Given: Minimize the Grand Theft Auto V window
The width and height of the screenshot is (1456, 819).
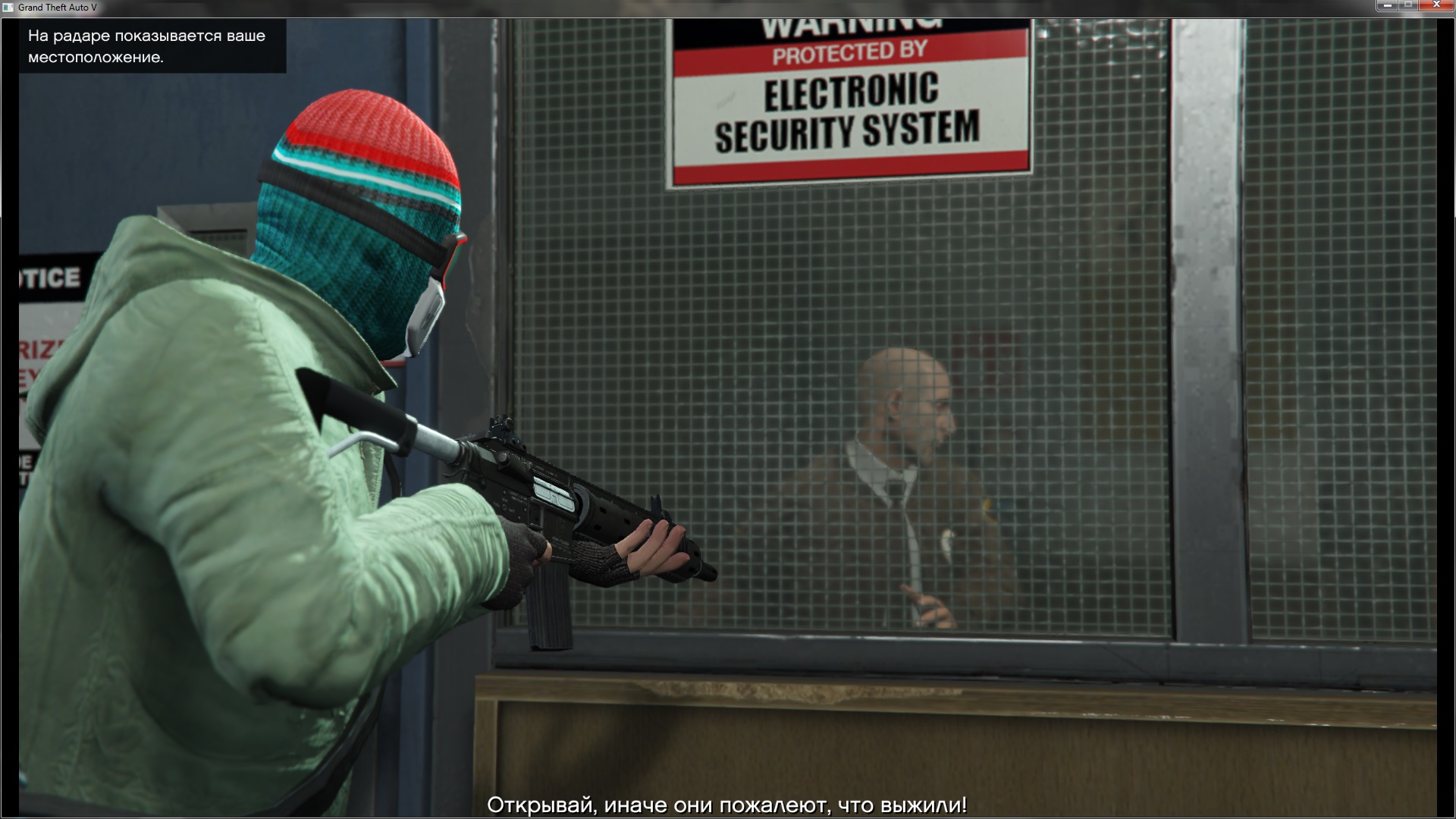Looking at the screenshot, I should coord(1387,6).
